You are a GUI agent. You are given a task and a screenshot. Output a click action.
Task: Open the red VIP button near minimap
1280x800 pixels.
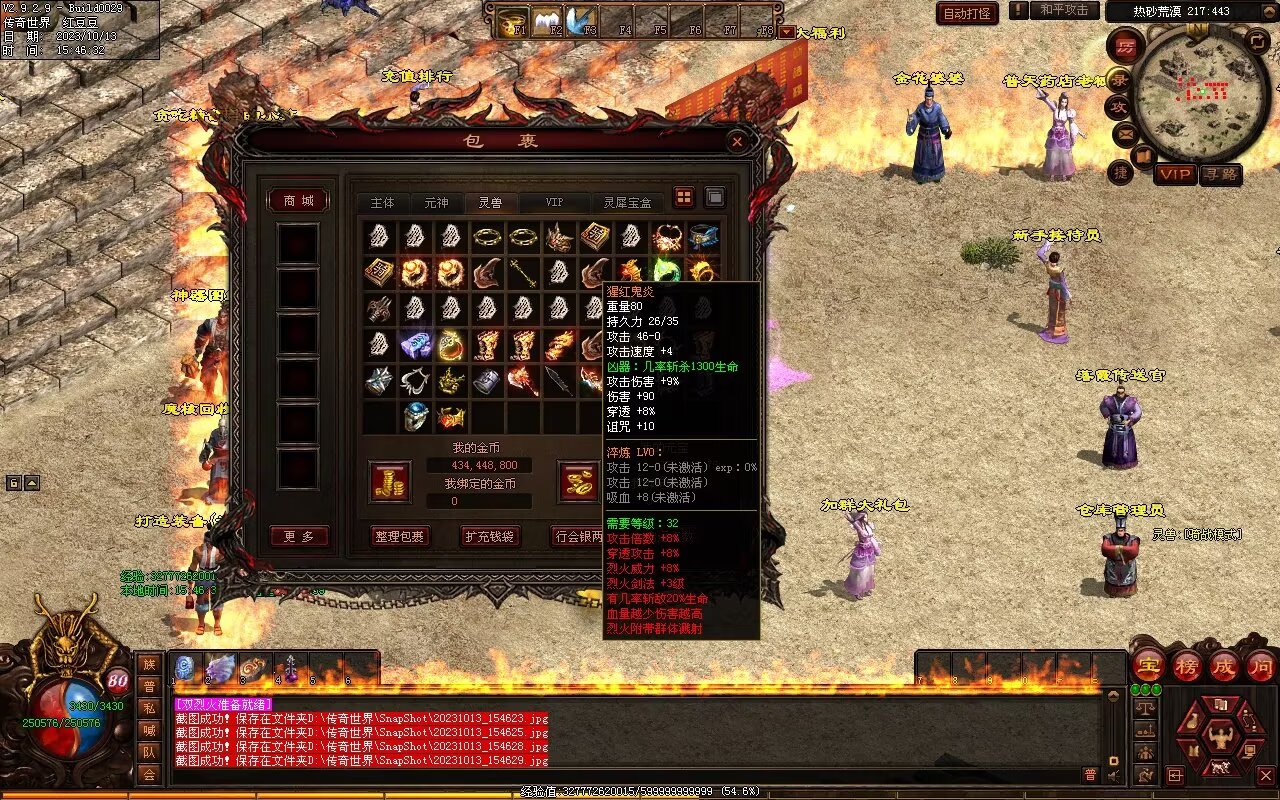1175,174
